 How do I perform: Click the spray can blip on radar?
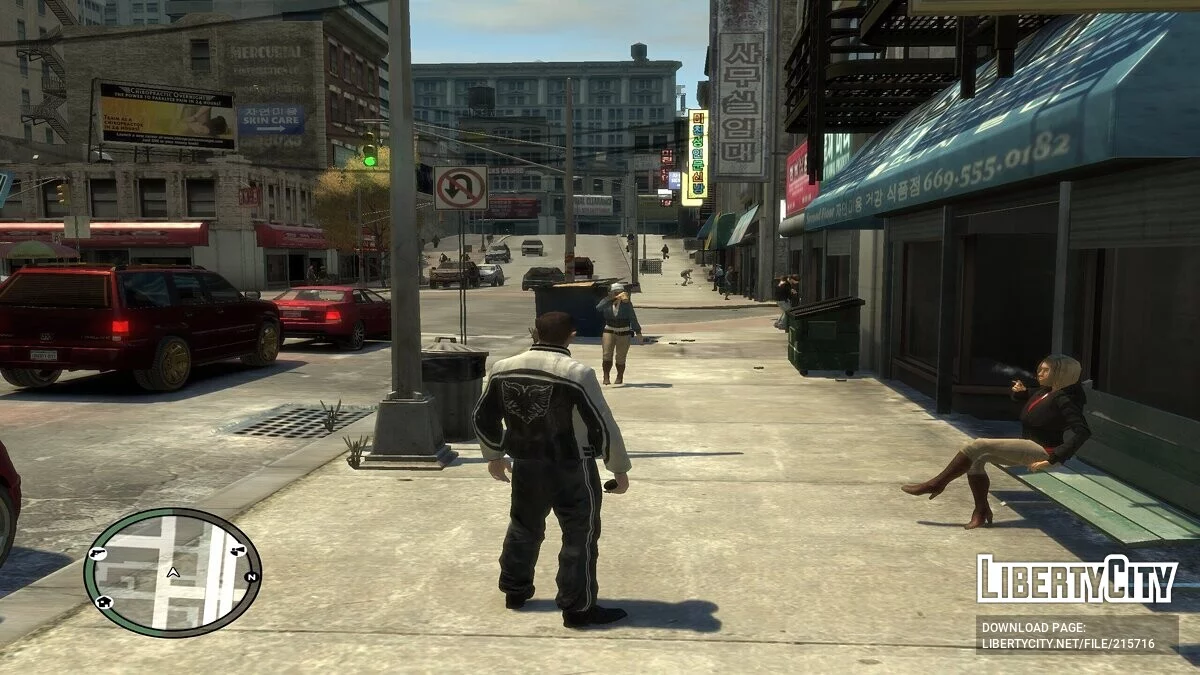click(238, 550)
